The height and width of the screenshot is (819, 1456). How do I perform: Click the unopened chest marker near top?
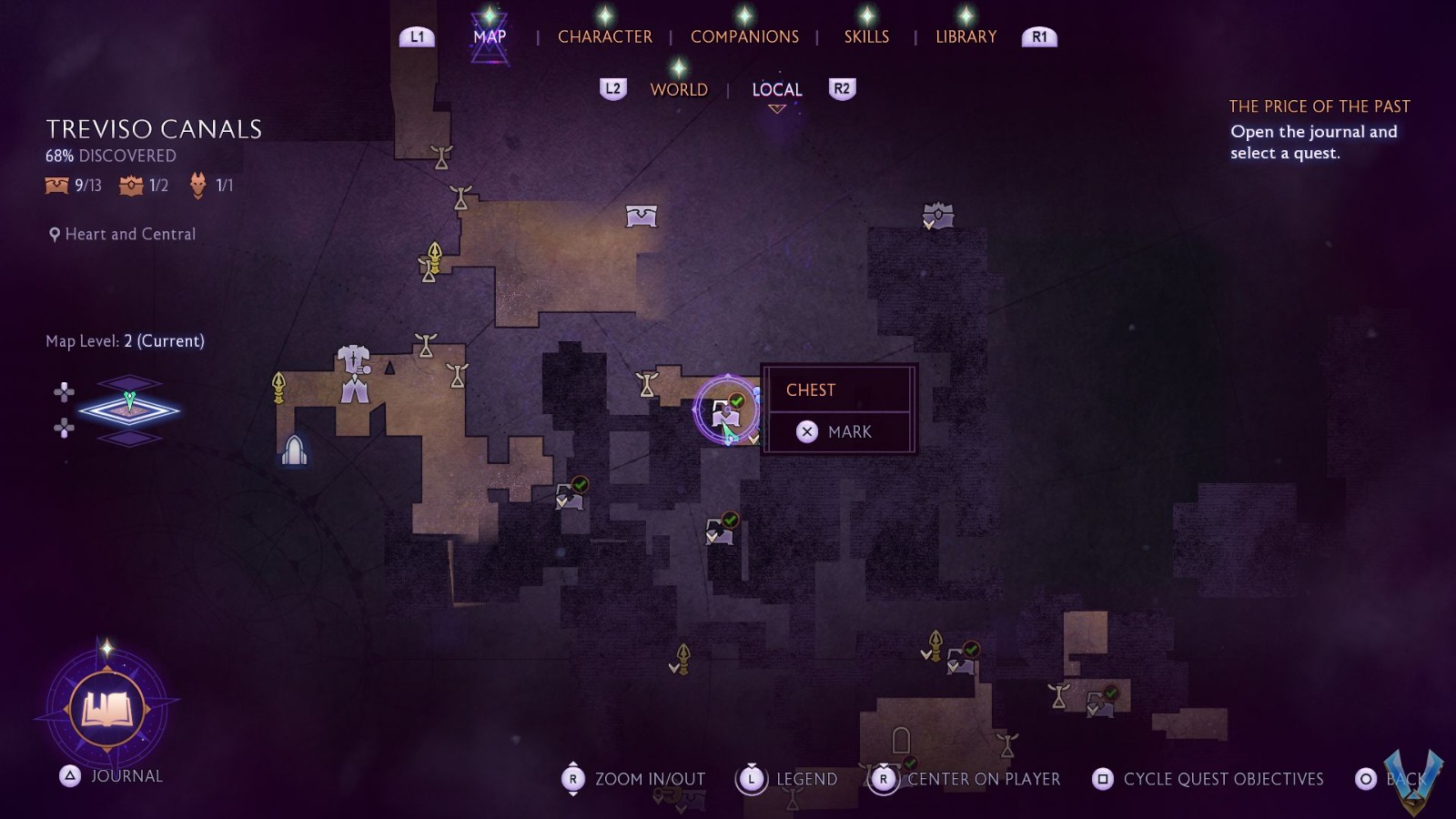point(642,216)
